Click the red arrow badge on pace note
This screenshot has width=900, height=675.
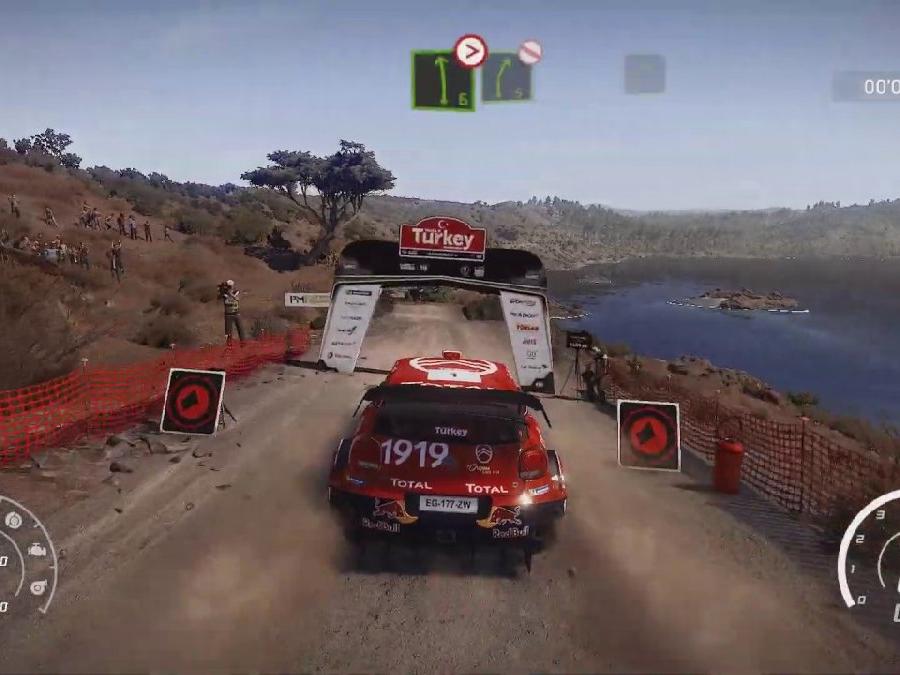point(470,50)
